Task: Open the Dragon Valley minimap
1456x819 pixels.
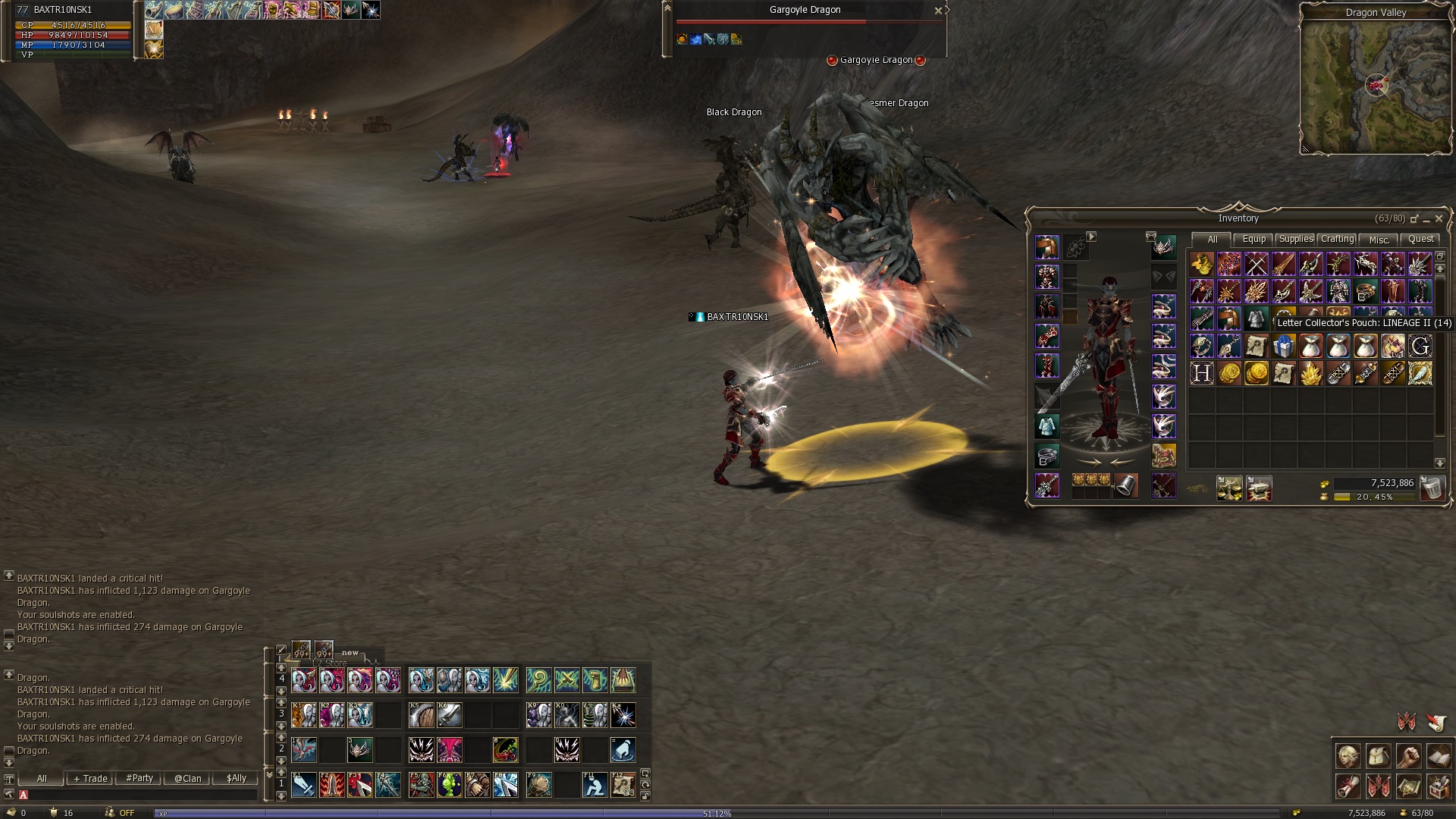Action: coord(1375,85)
